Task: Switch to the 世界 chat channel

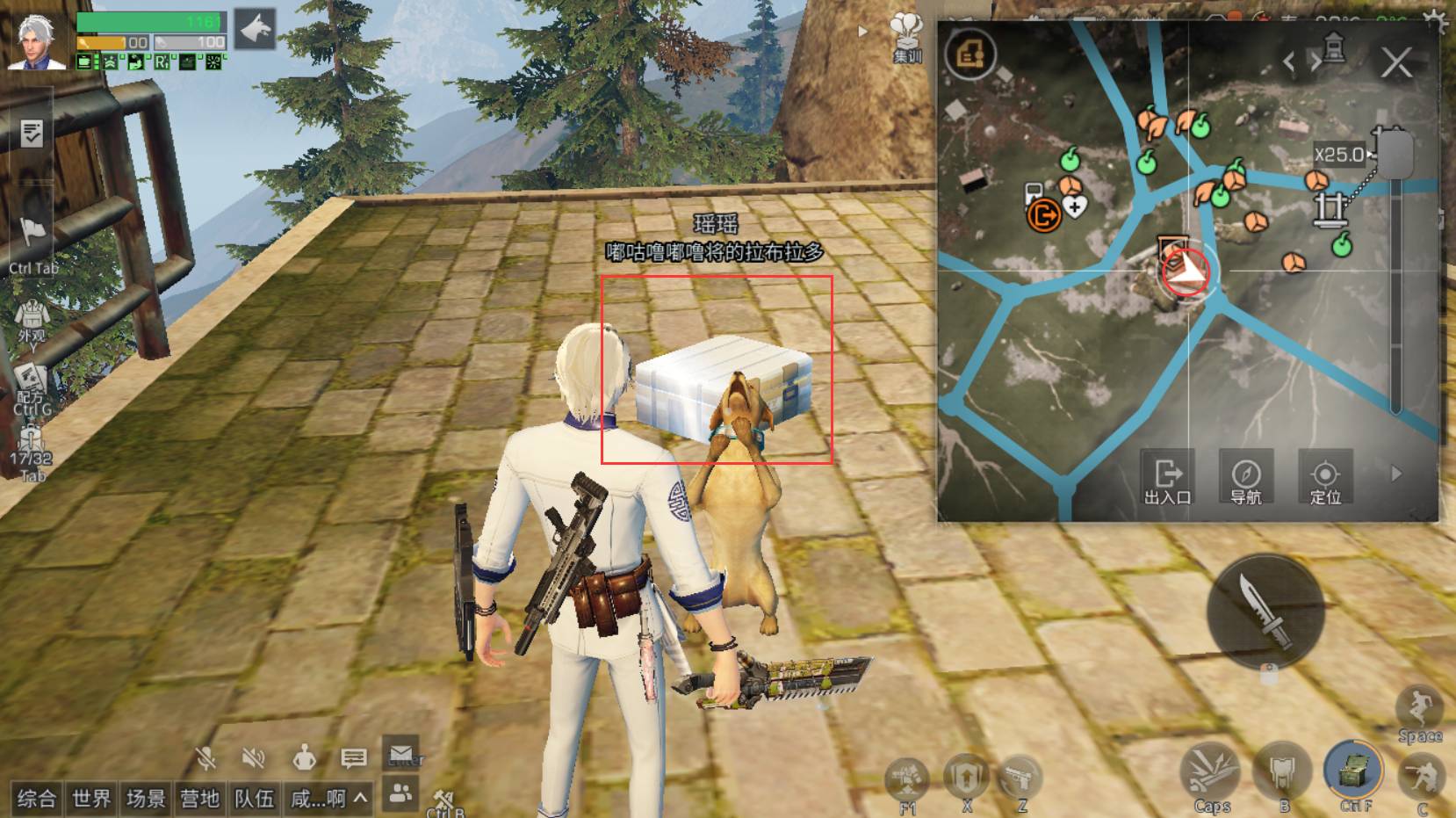Action: 91,798
